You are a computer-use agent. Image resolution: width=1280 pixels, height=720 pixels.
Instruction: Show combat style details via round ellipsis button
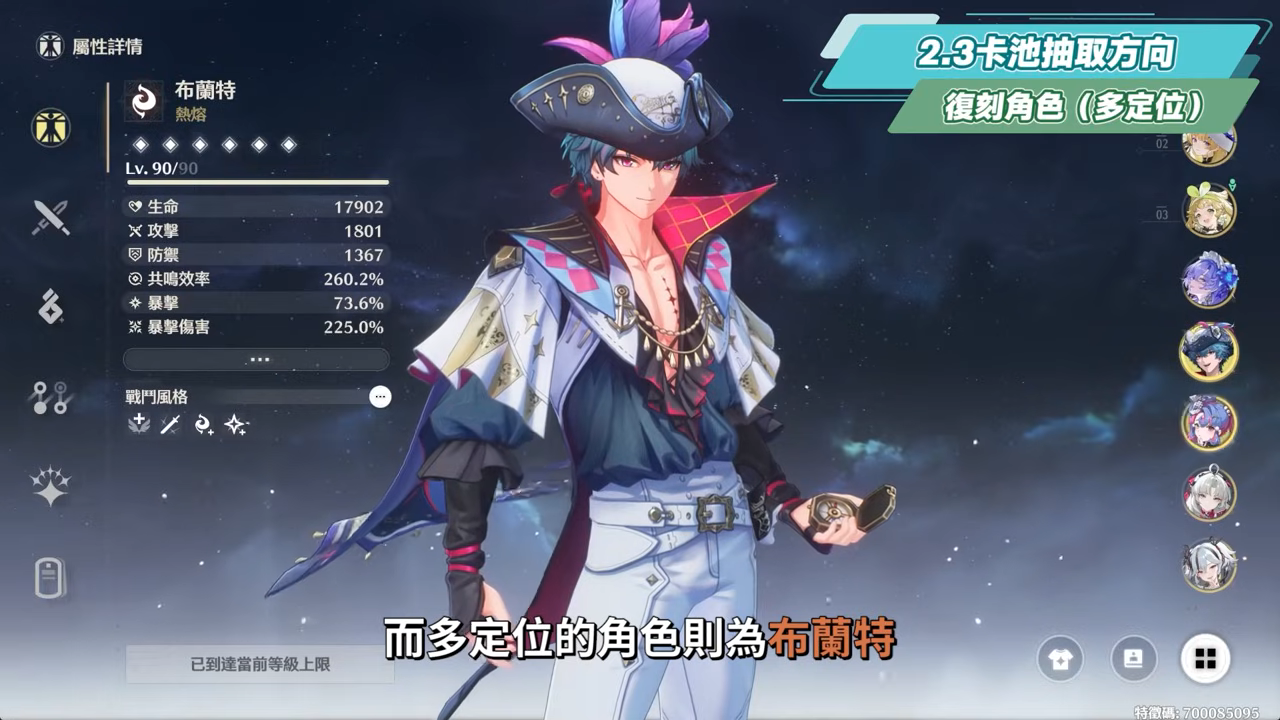(380, 397)
